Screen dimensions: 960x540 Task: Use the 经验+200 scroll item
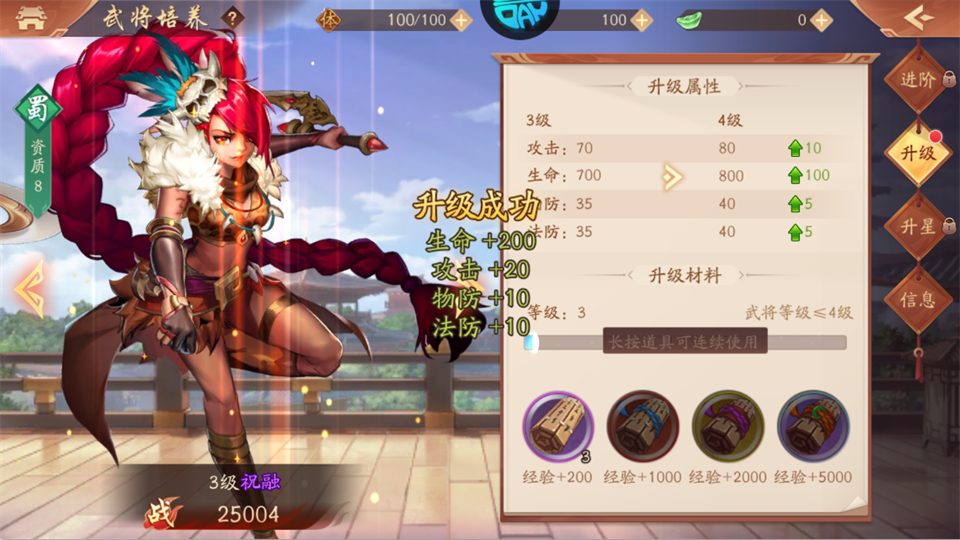click(x=557, y=426)
